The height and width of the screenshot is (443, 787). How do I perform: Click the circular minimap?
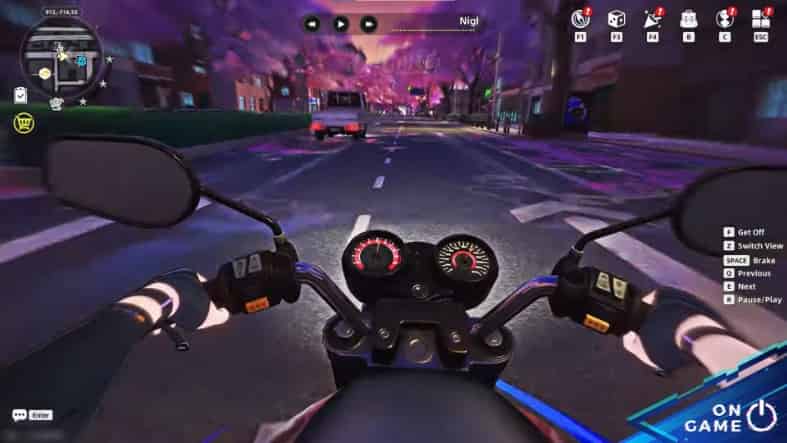click(x=61, y=59)
